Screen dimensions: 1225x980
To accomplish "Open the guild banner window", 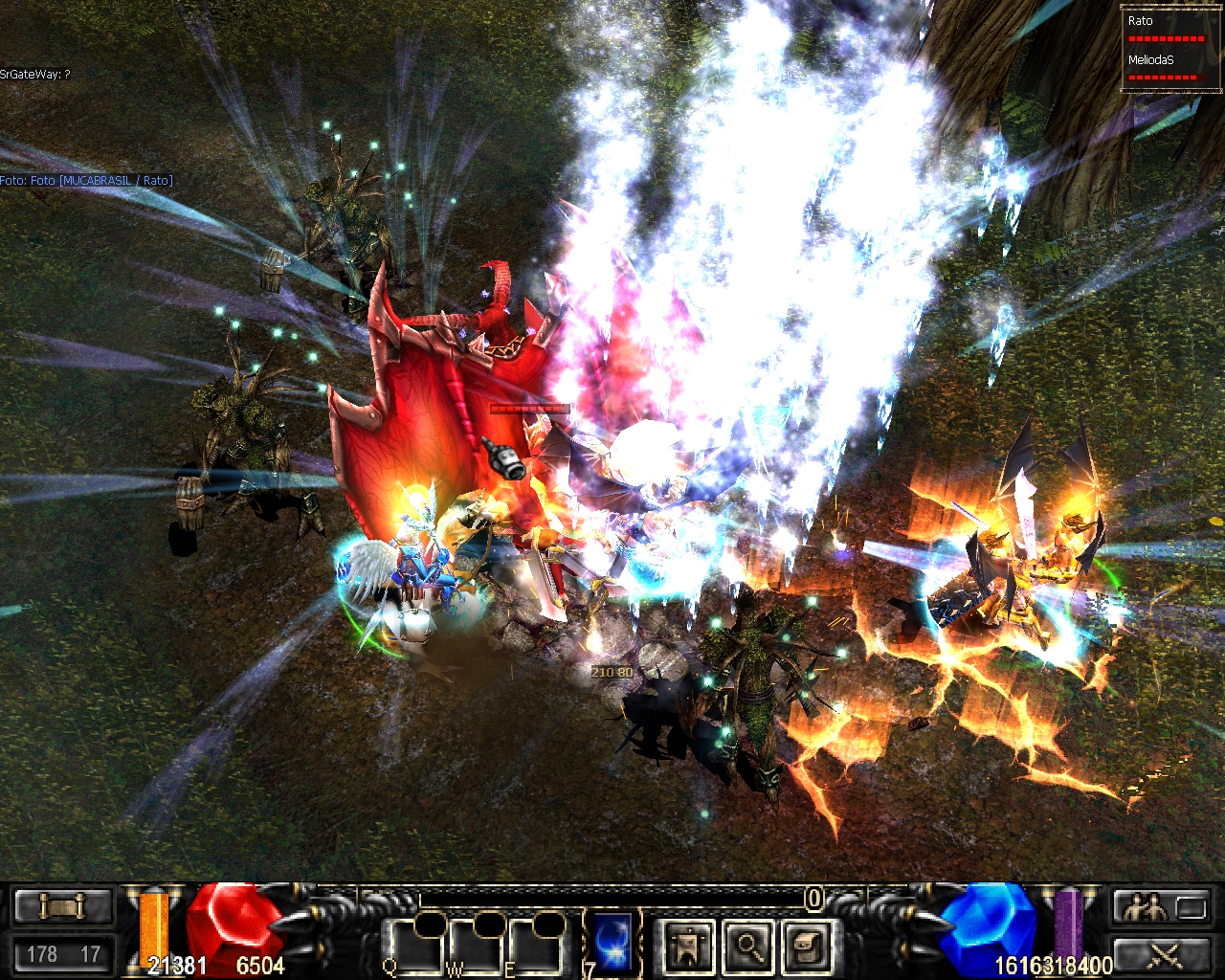I will (687, 947).
